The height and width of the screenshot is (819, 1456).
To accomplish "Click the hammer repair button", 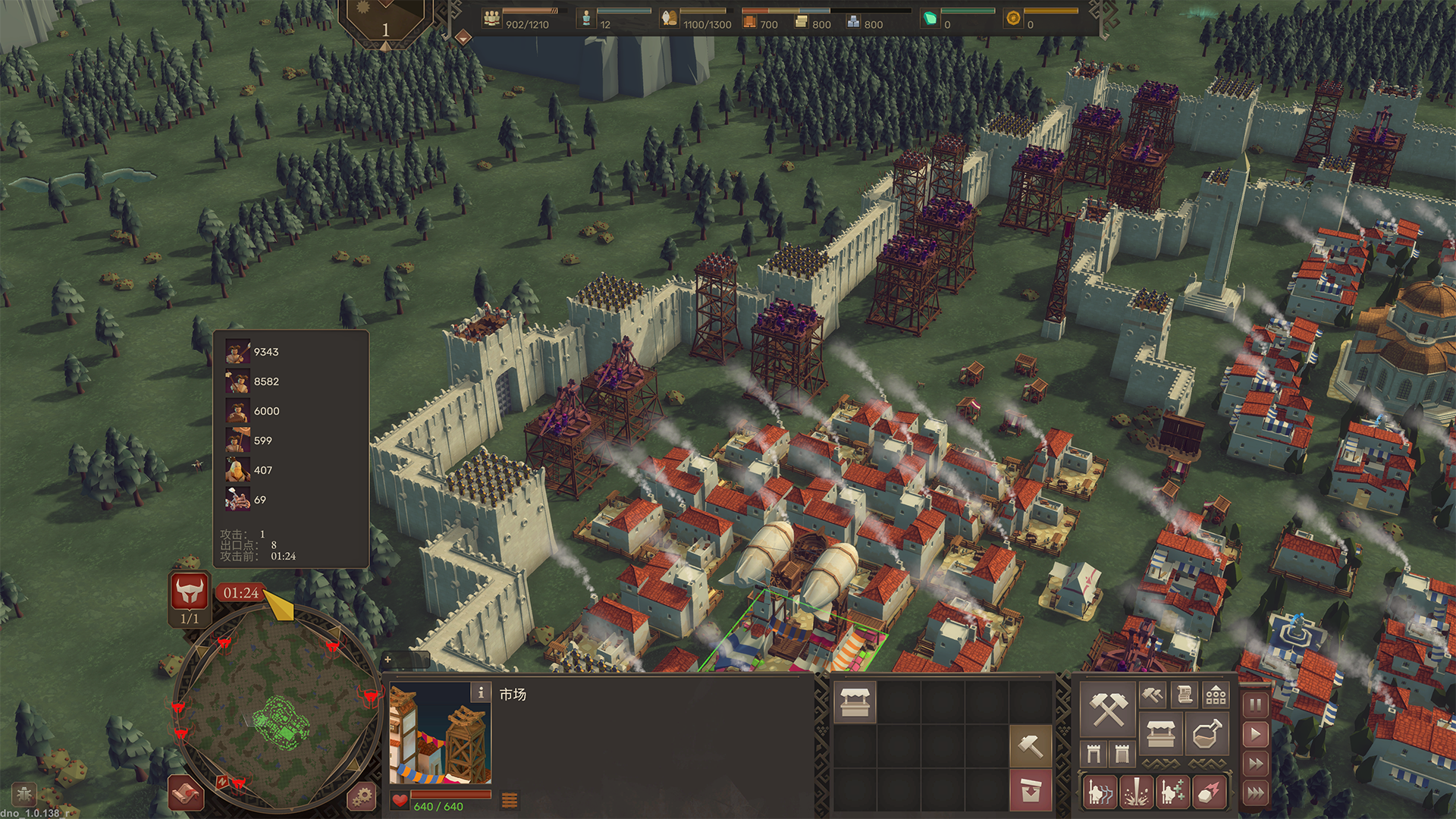I will pos(1031,746).
